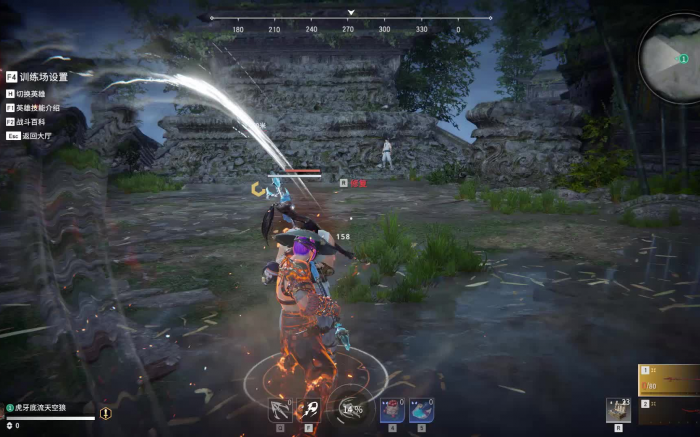
Task: Open the 训练场设置 training ground settings
Action: 43,76
